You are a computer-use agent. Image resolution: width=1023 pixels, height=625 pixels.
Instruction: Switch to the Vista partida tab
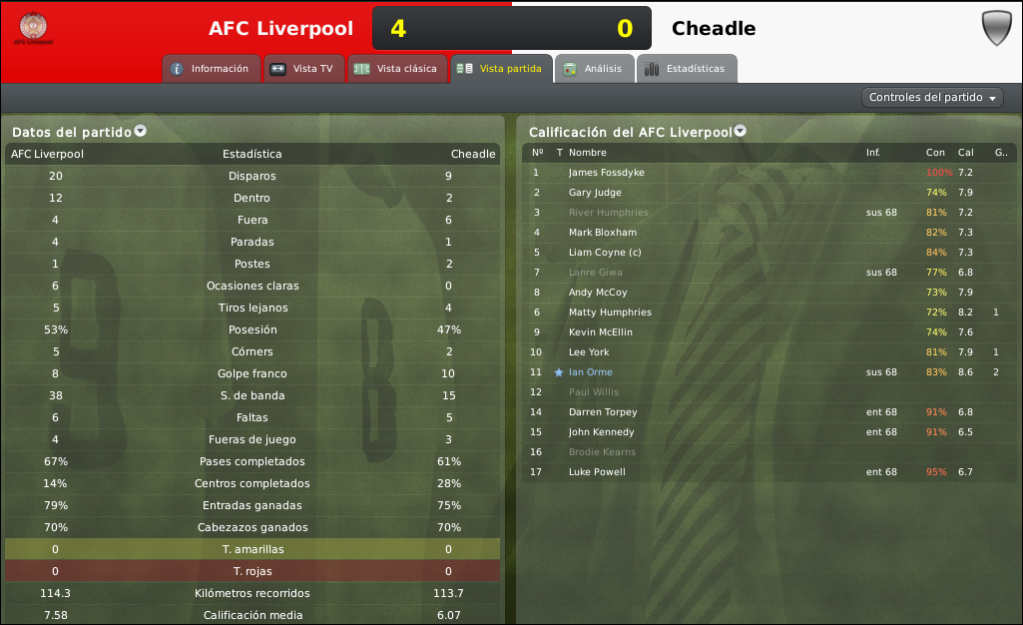501,69
